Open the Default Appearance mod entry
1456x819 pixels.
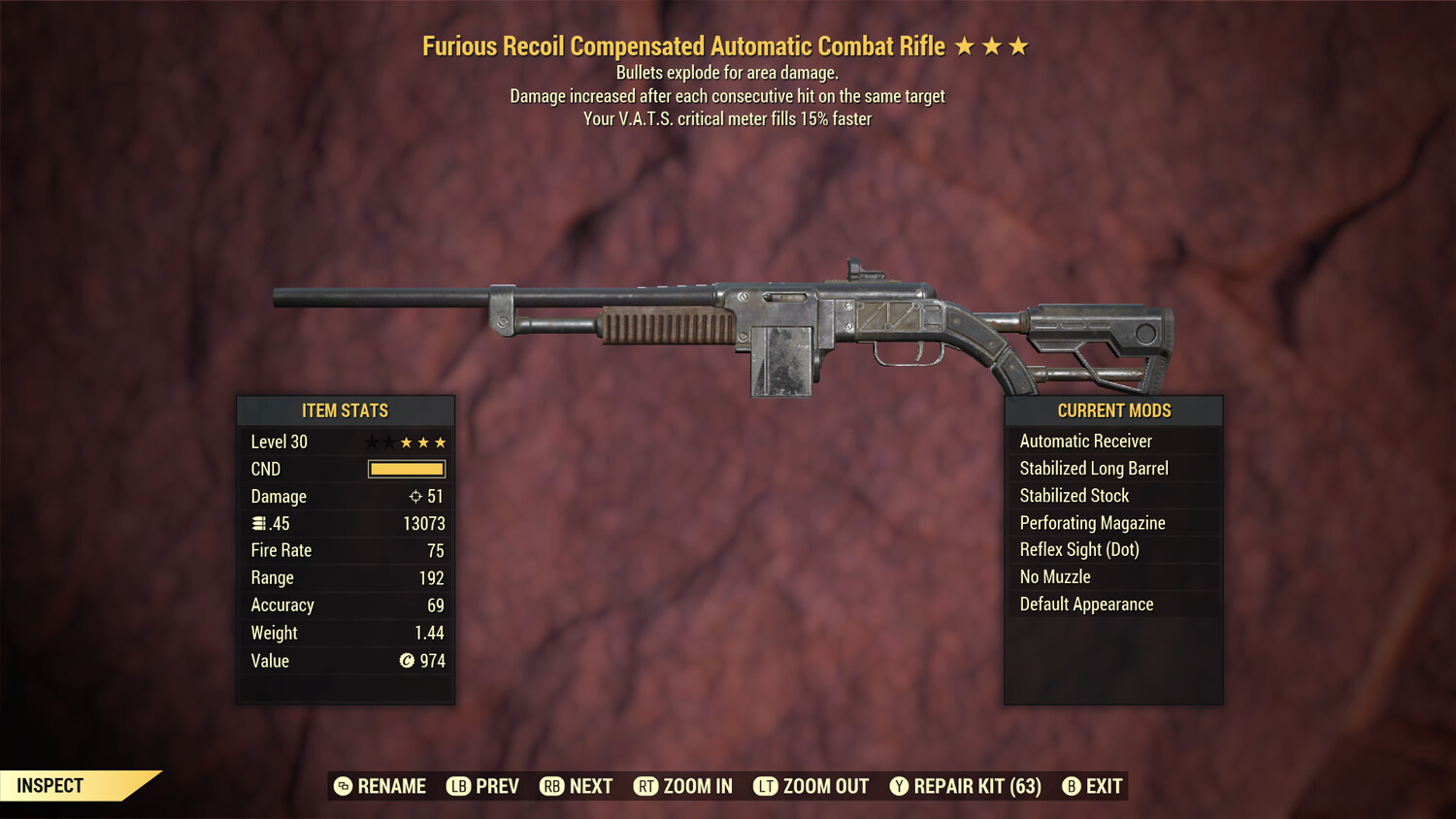click(1085, 604)
